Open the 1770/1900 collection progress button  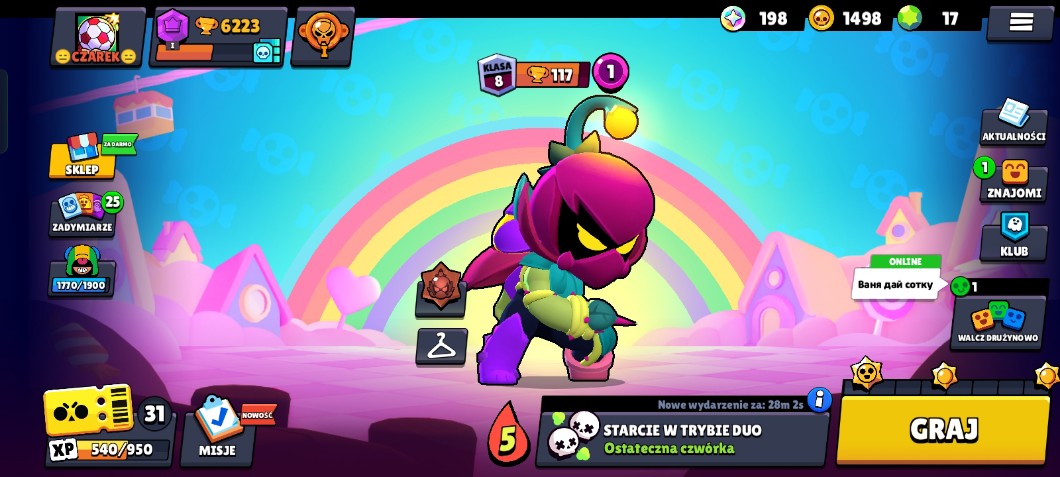pos(82,272)
